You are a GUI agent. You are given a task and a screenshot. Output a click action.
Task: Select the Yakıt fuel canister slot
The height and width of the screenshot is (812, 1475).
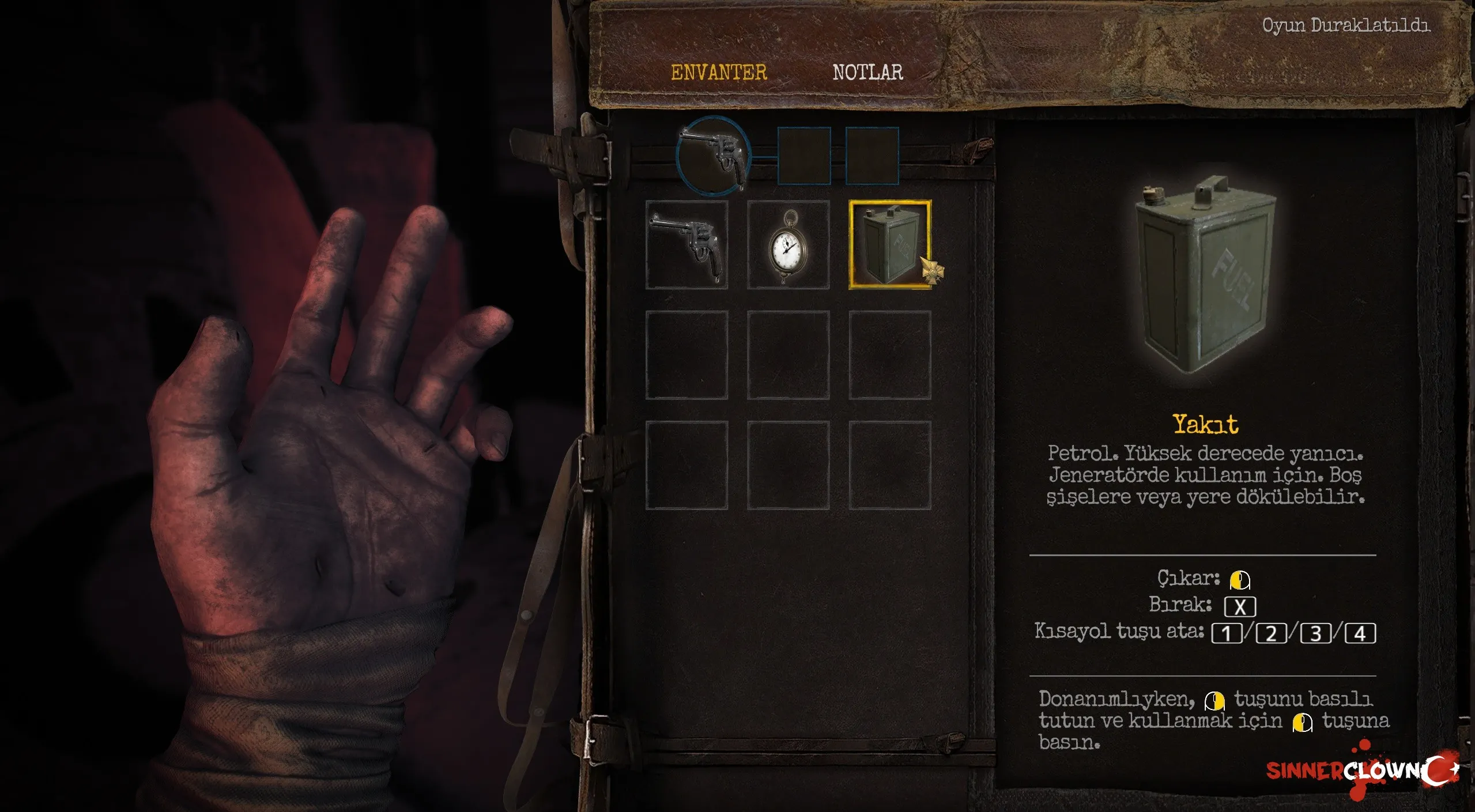(x=889, y=245)
